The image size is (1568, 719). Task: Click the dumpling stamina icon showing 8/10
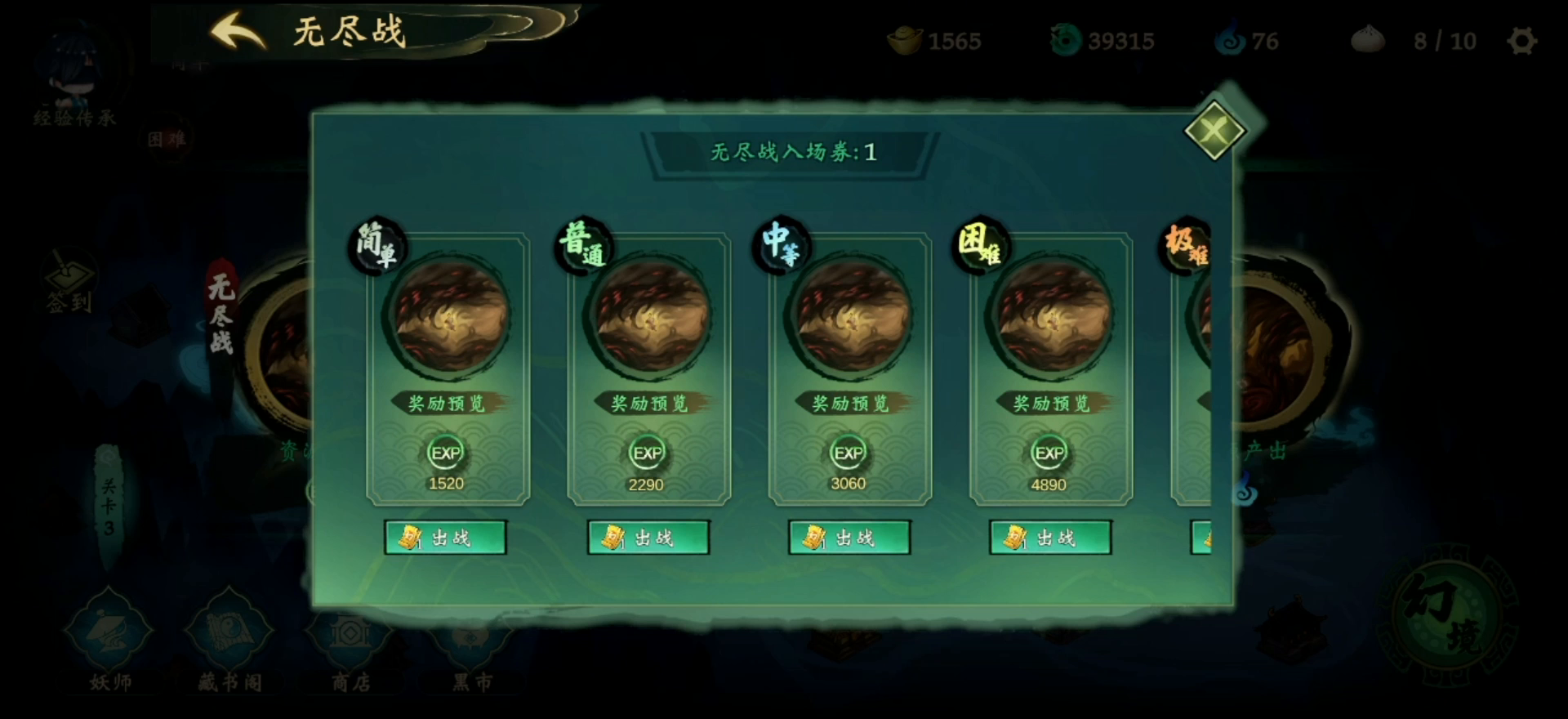click(x=1369, y=39)
